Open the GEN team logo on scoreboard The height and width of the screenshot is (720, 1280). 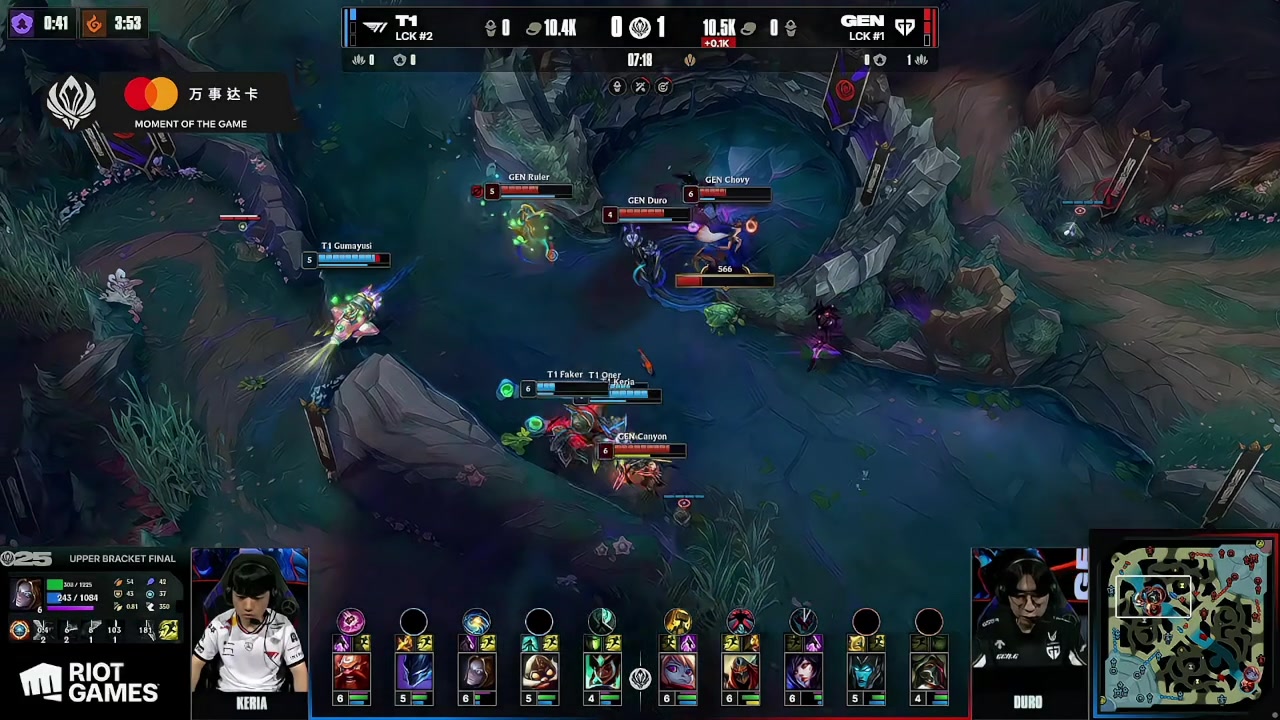905,27
